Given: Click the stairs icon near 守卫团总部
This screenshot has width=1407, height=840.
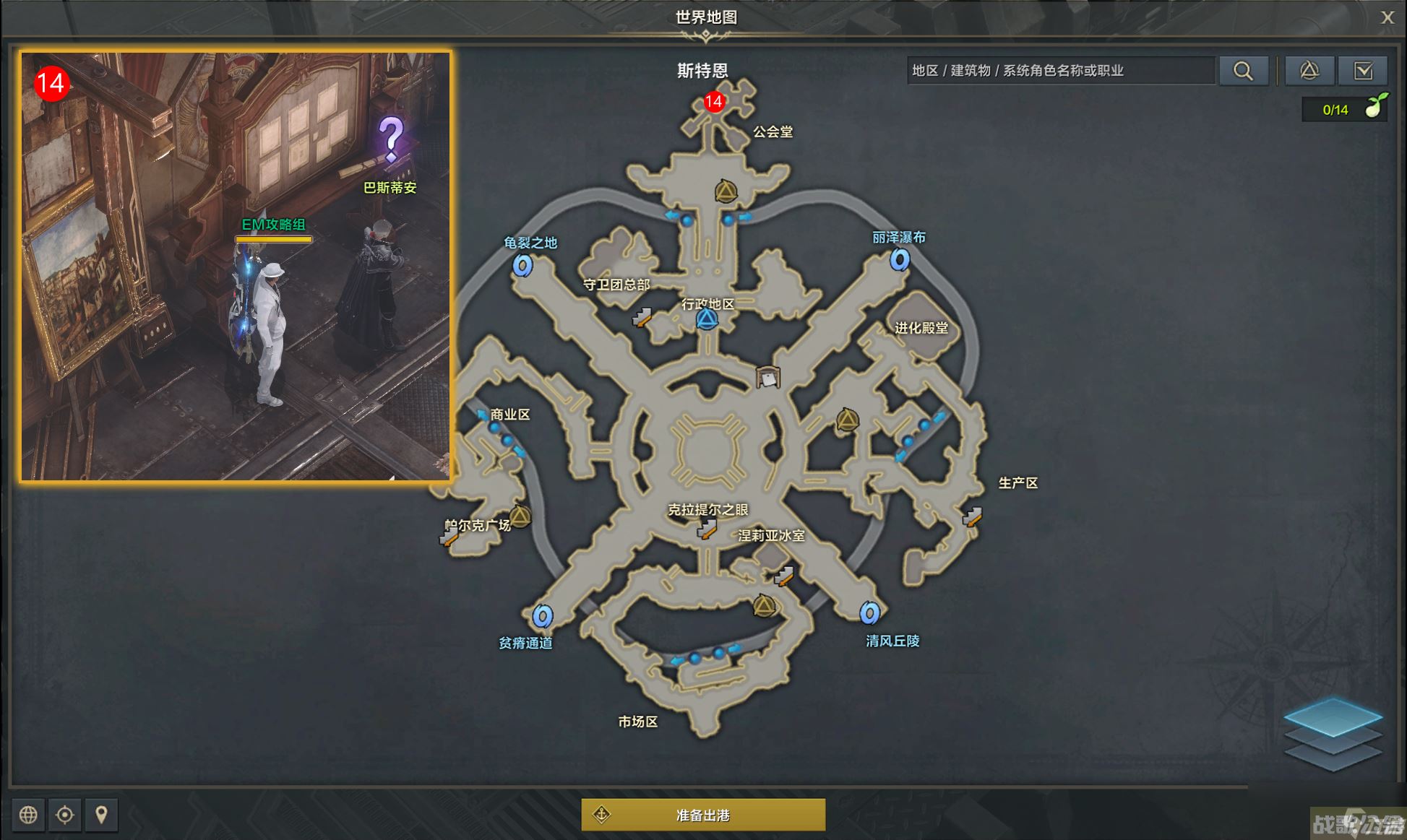Looking at the screenshot, I should 641,317.
